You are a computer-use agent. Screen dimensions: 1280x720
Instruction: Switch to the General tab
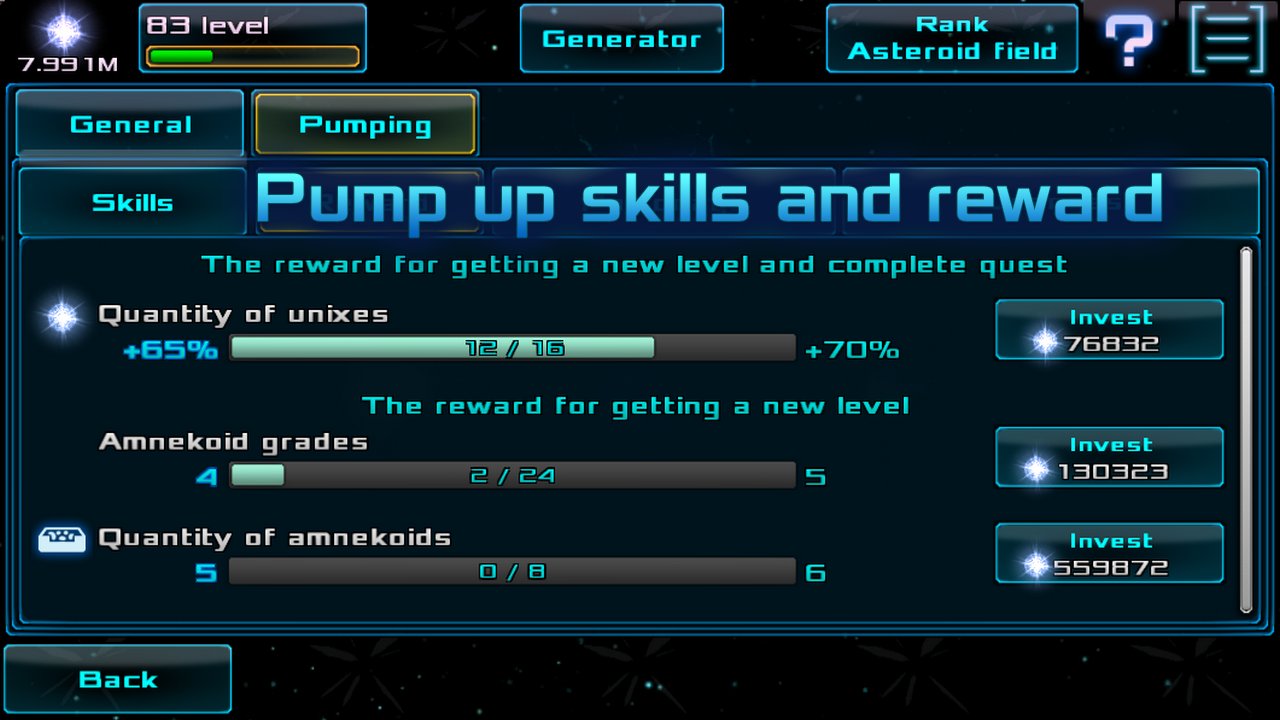coord(130,124)
